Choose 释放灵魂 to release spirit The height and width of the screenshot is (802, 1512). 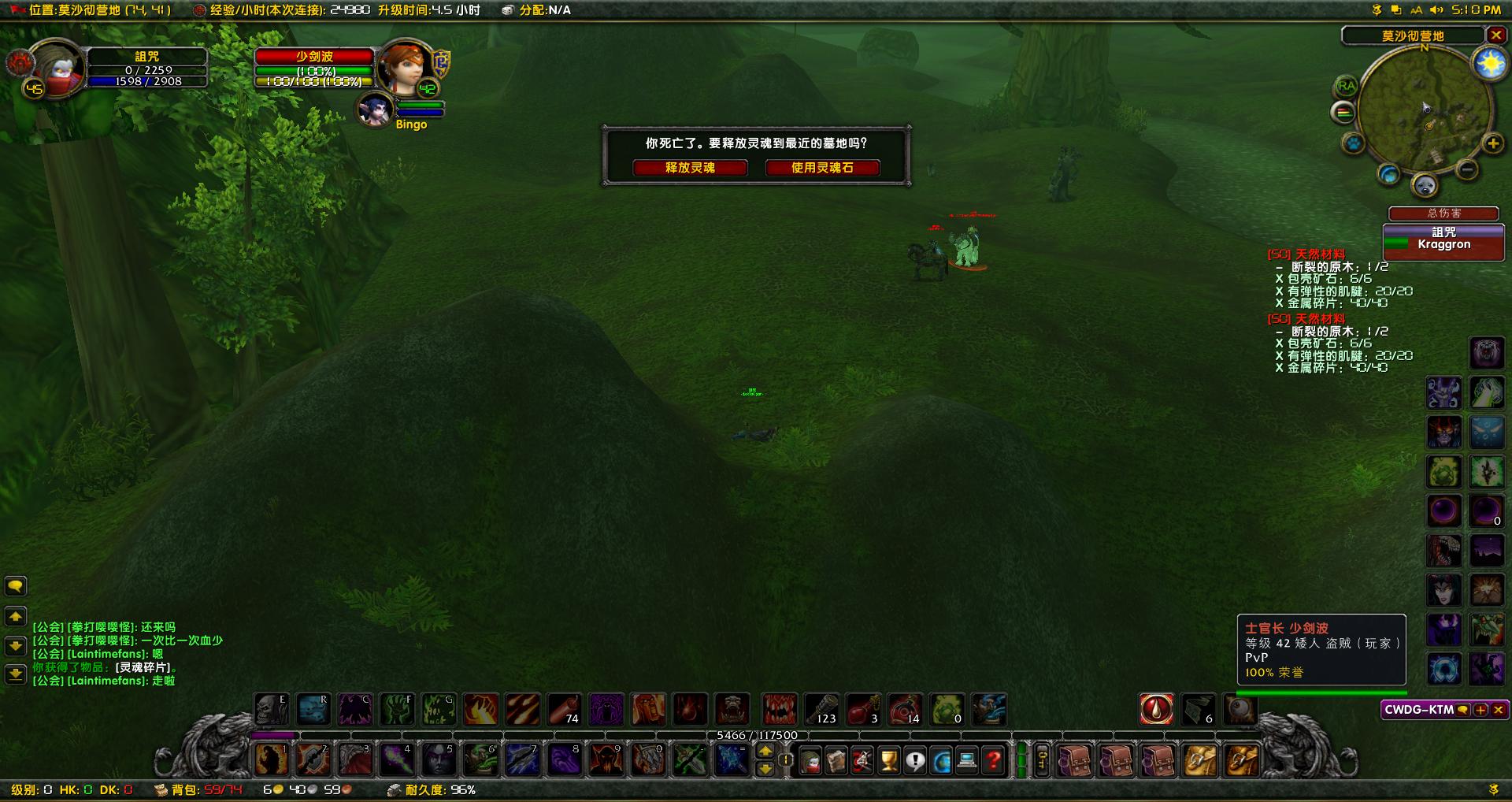tap(690, 168)
